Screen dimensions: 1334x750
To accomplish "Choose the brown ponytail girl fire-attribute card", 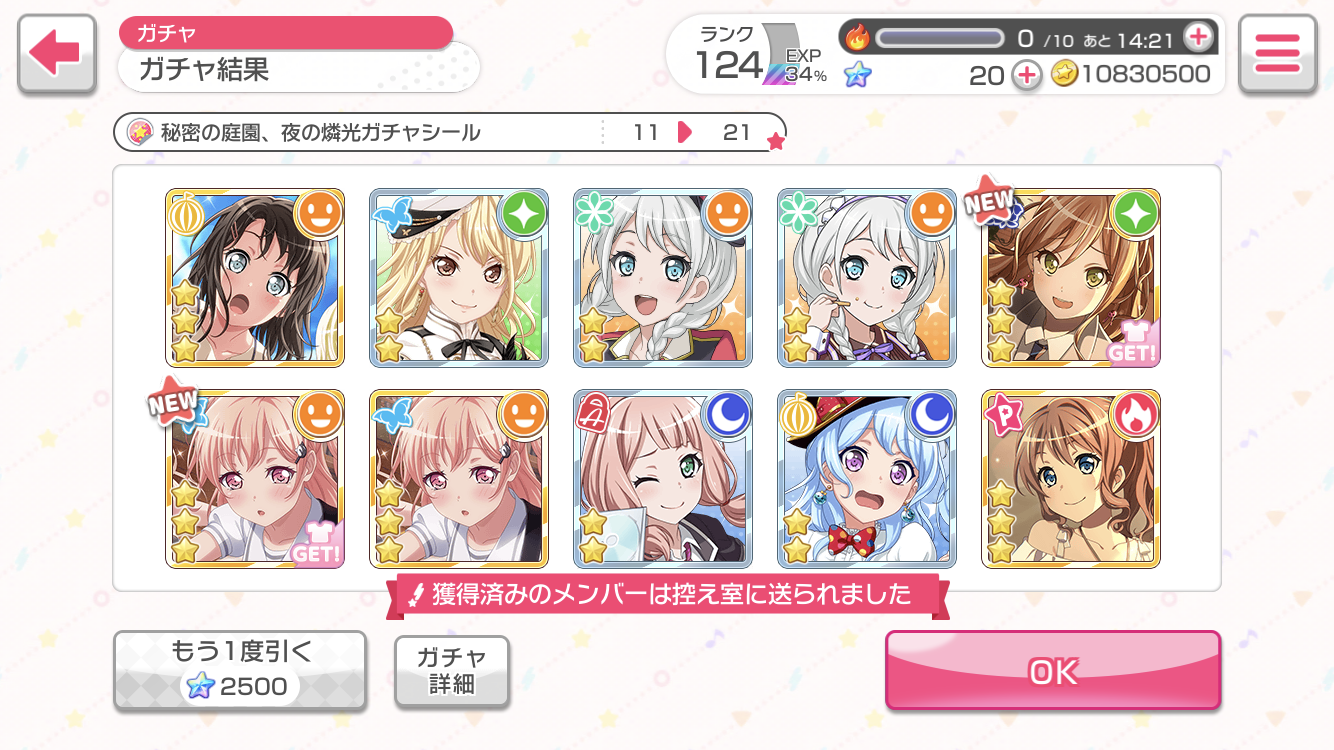I will (1071, 479).
